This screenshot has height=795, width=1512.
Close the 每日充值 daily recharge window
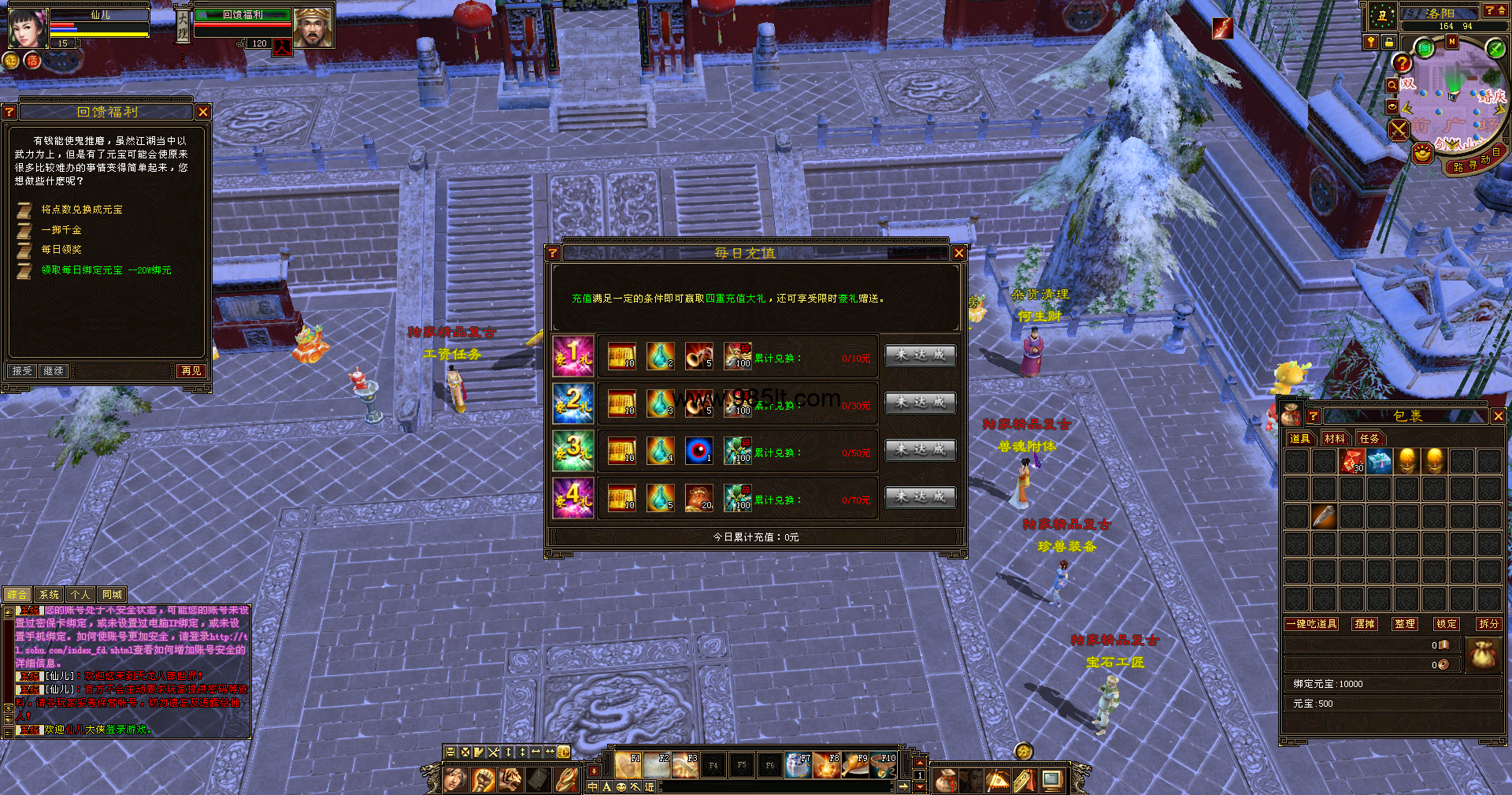coord(958,253)
